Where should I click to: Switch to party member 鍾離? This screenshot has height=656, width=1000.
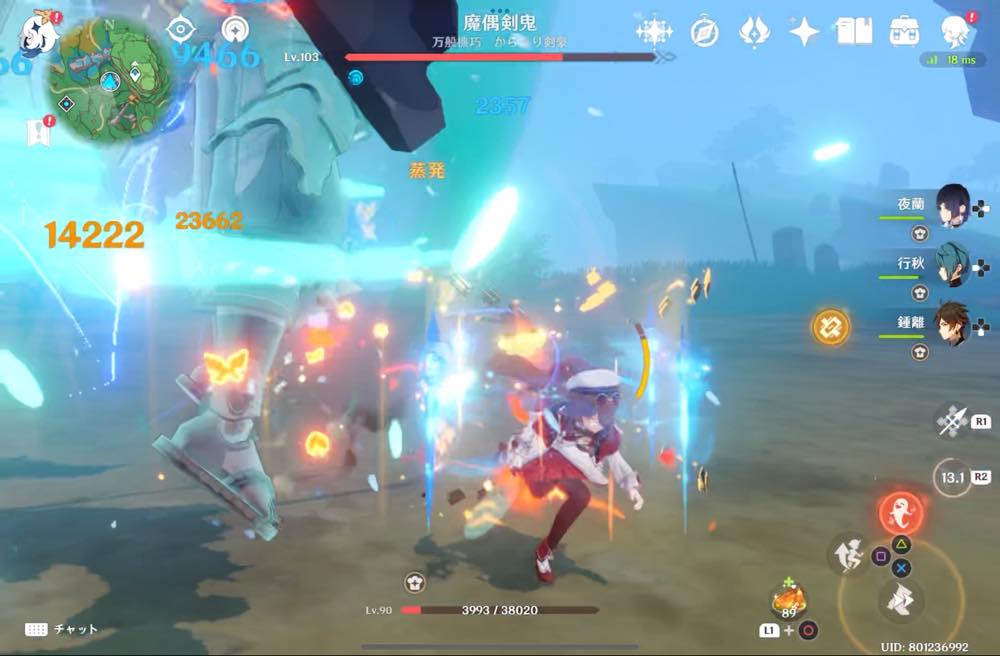pos(951,324)
